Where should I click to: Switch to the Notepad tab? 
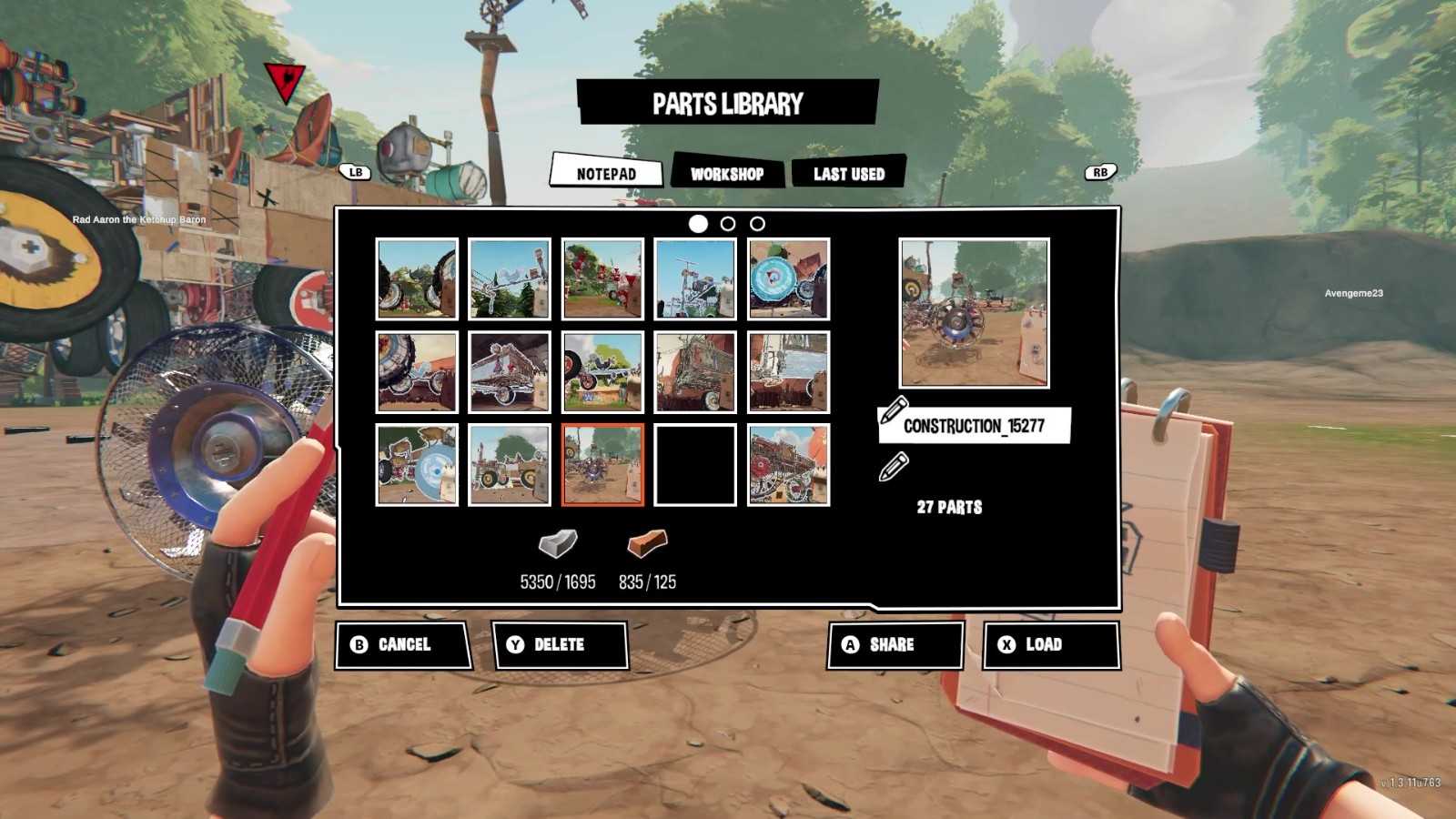pos(606,173)
